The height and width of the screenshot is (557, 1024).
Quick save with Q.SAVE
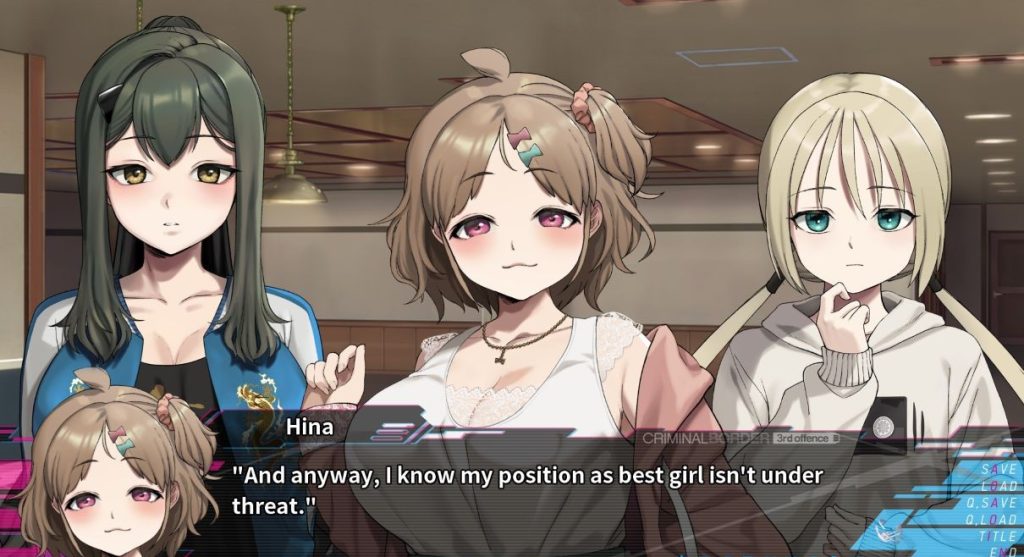click(993, 502)
